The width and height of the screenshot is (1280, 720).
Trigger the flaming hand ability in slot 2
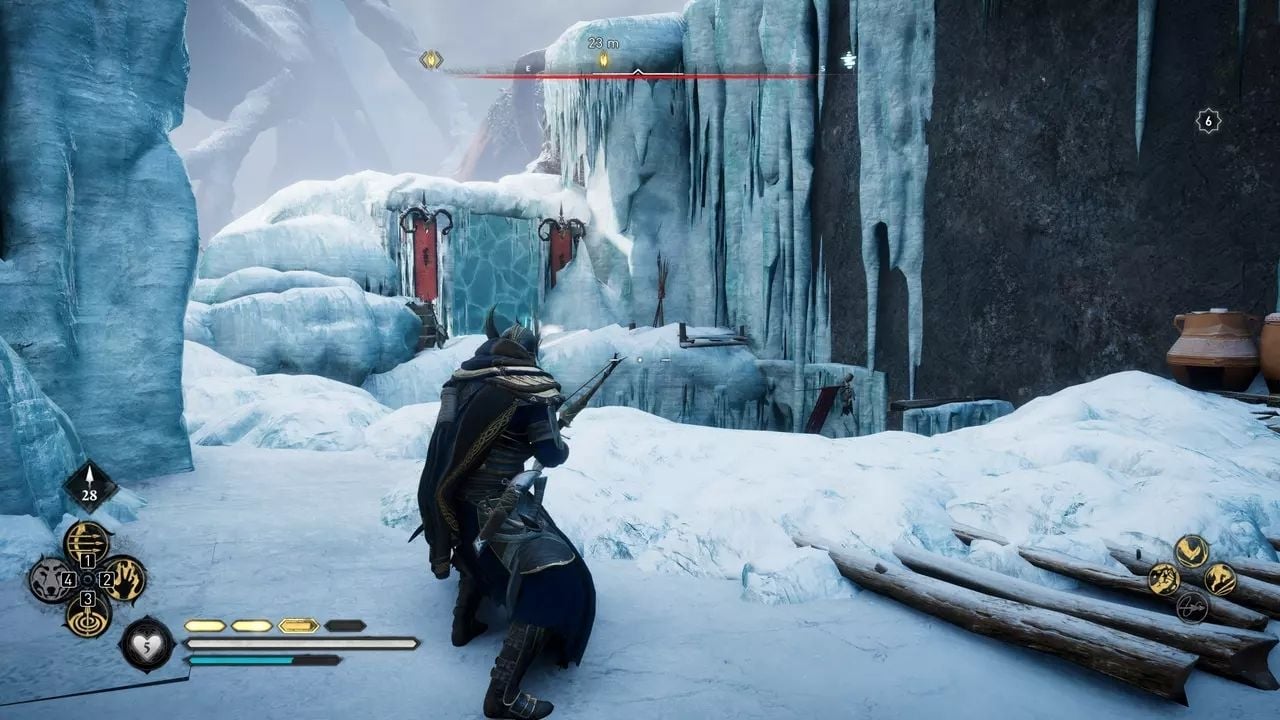coord(125,579)
